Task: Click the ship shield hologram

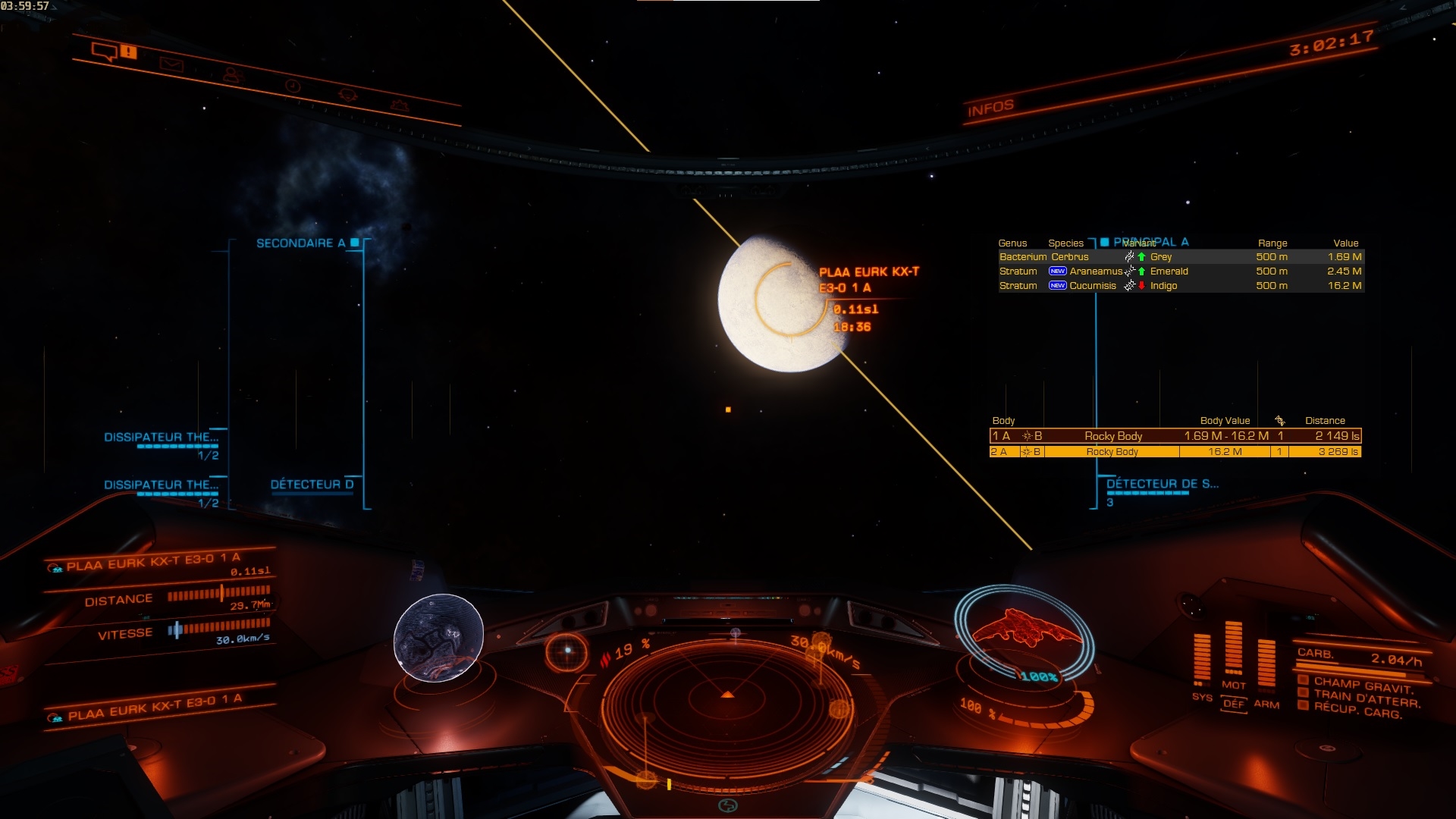Action: pos(1023,631)
